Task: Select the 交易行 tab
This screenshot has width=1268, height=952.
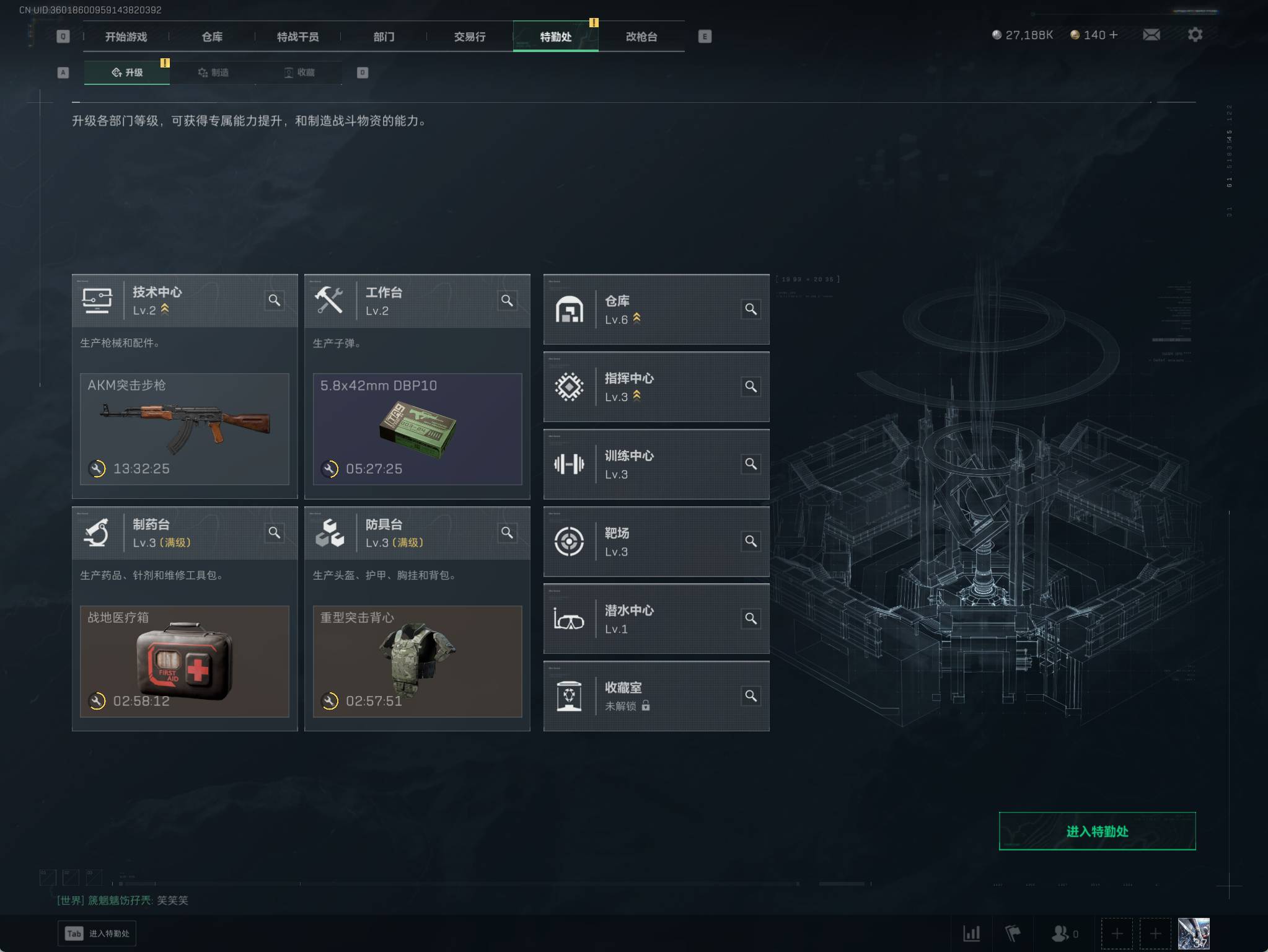Action: tap(470, 37)
